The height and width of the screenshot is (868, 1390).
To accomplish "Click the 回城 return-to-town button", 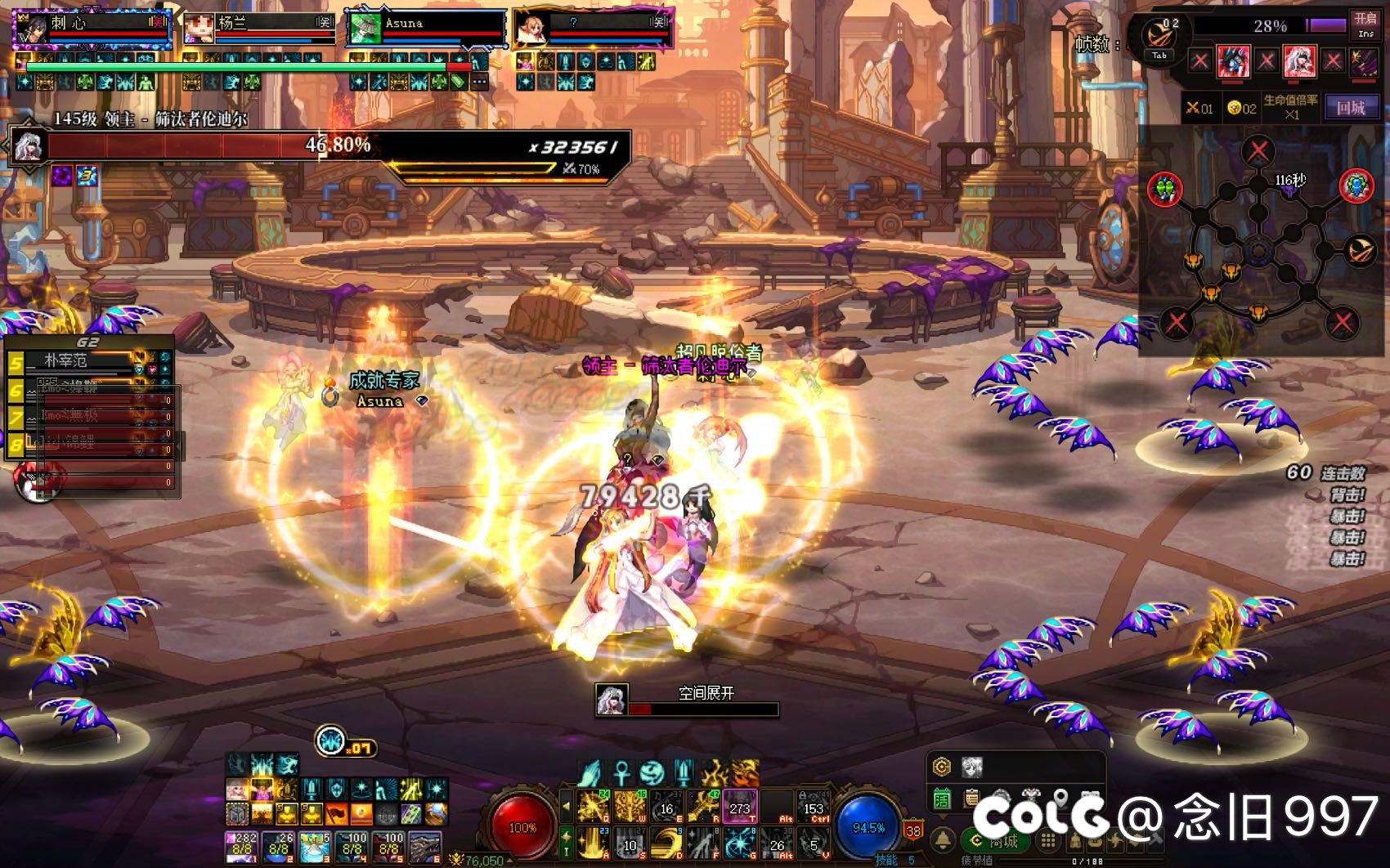I will coord(1351,107).
